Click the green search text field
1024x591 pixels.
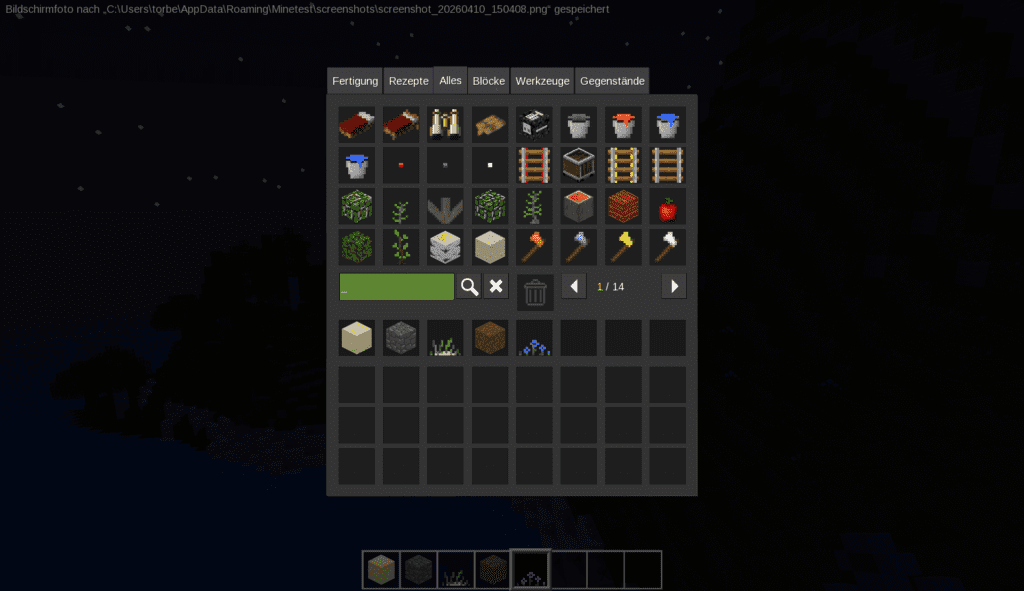[396, 287]
